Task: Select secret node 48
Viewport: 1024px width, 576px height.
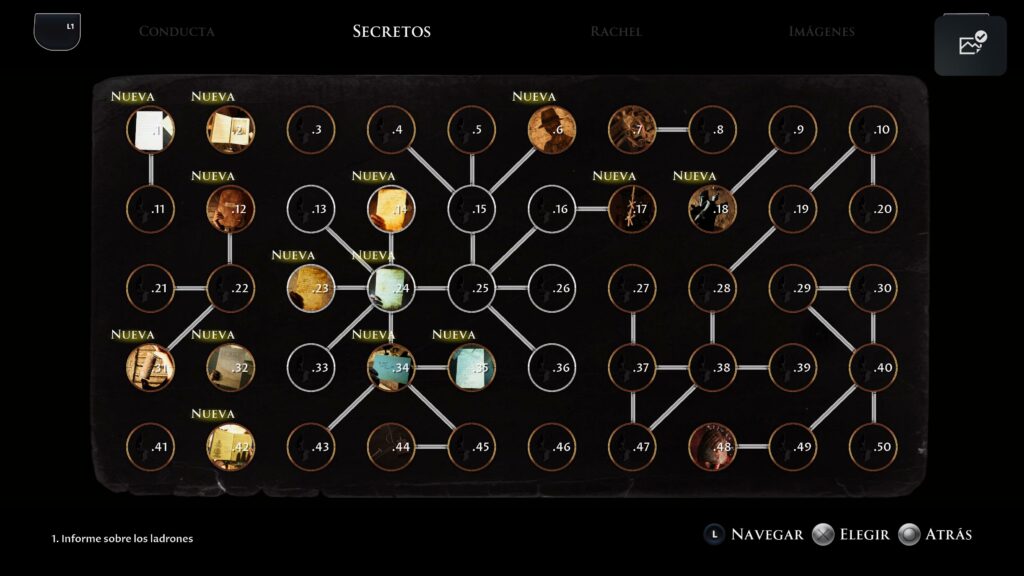Action: tap(712, 447)
